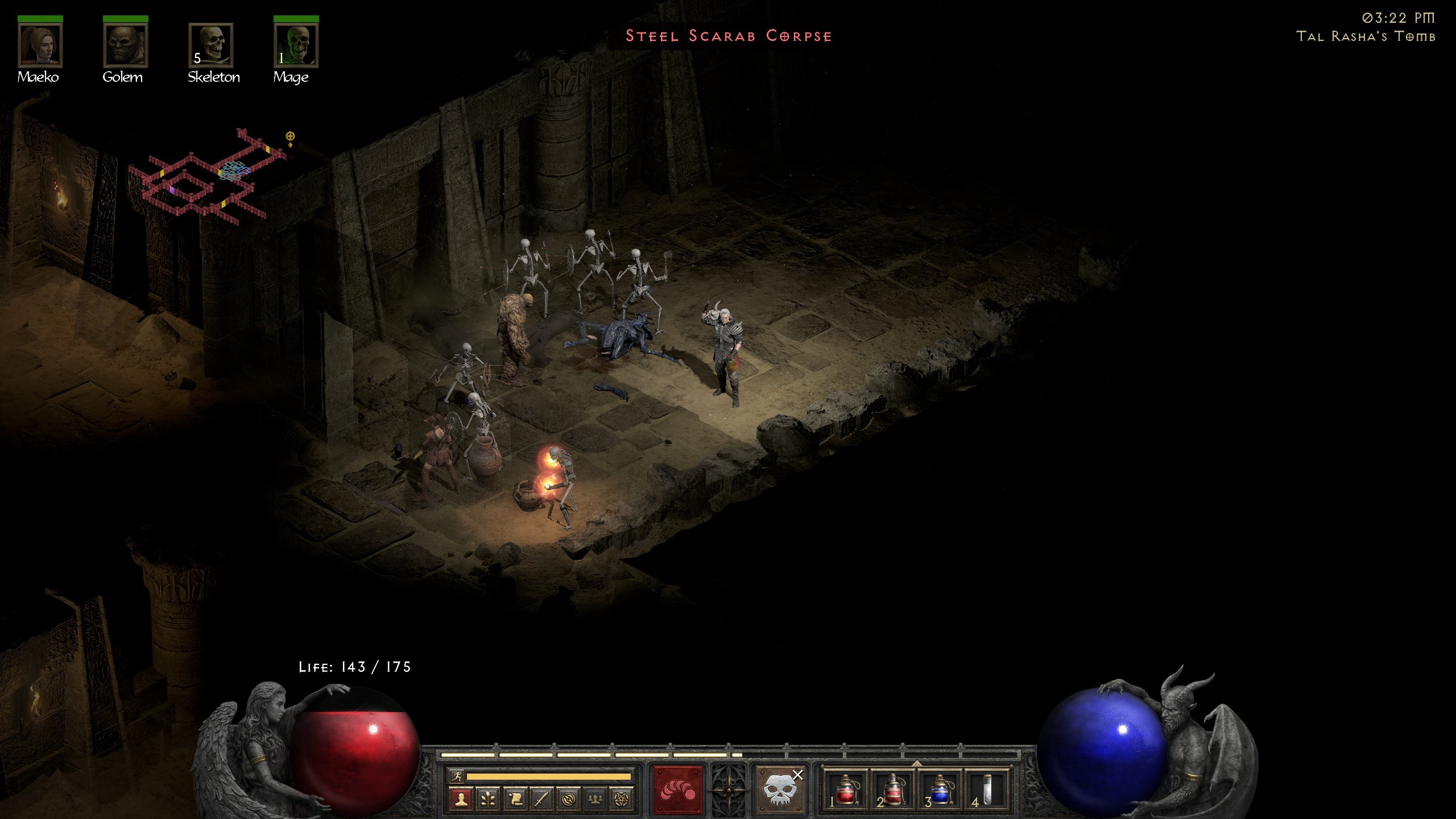Open the quest log scroll icon
The height and width of the screenshot is (819, 1456).
pos(515,799)
